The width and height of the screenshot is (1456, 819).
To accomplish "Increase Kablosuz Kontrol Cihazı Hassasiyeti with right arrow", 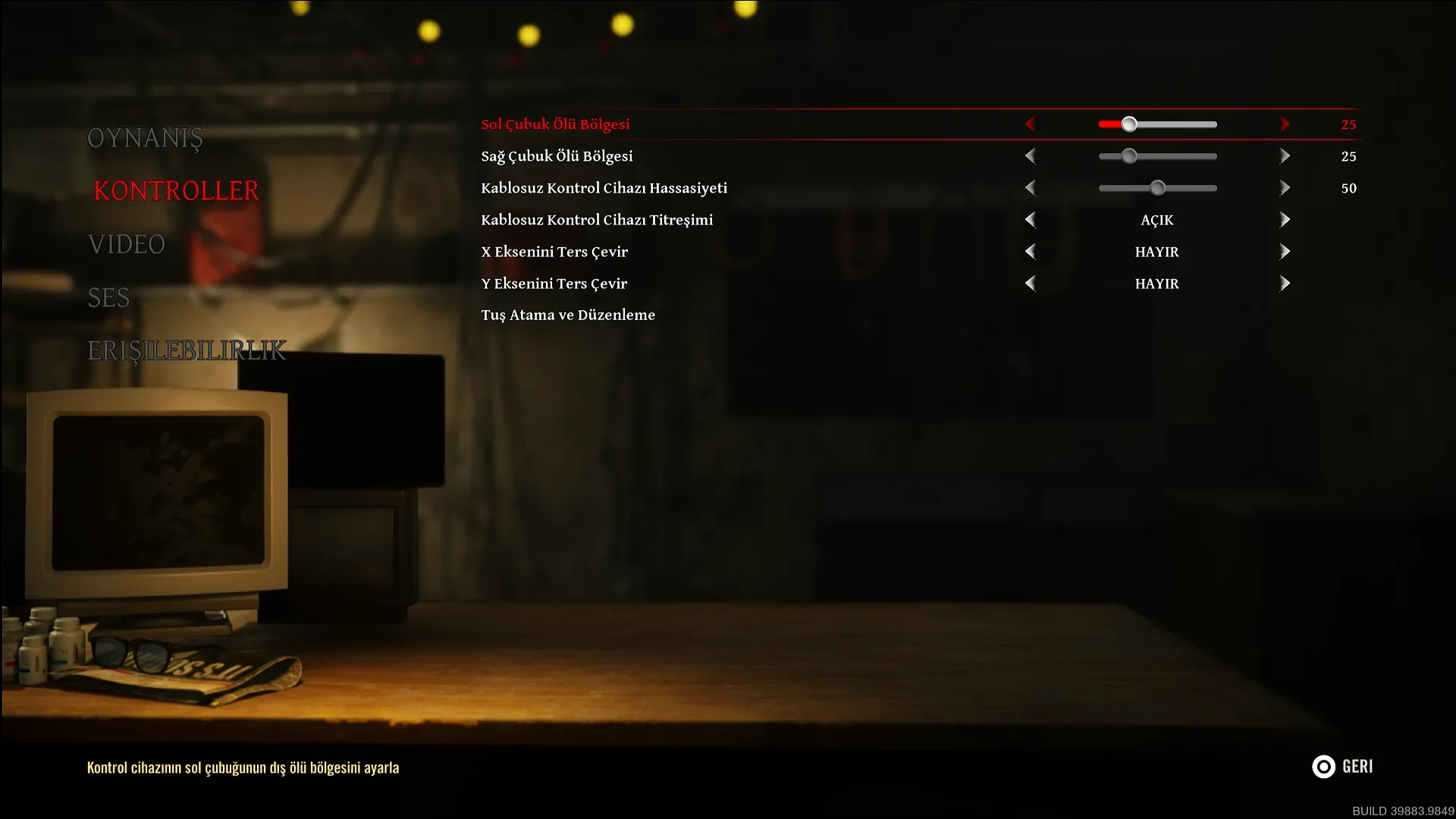I will pyautogui.click(x=1285, y=188).
